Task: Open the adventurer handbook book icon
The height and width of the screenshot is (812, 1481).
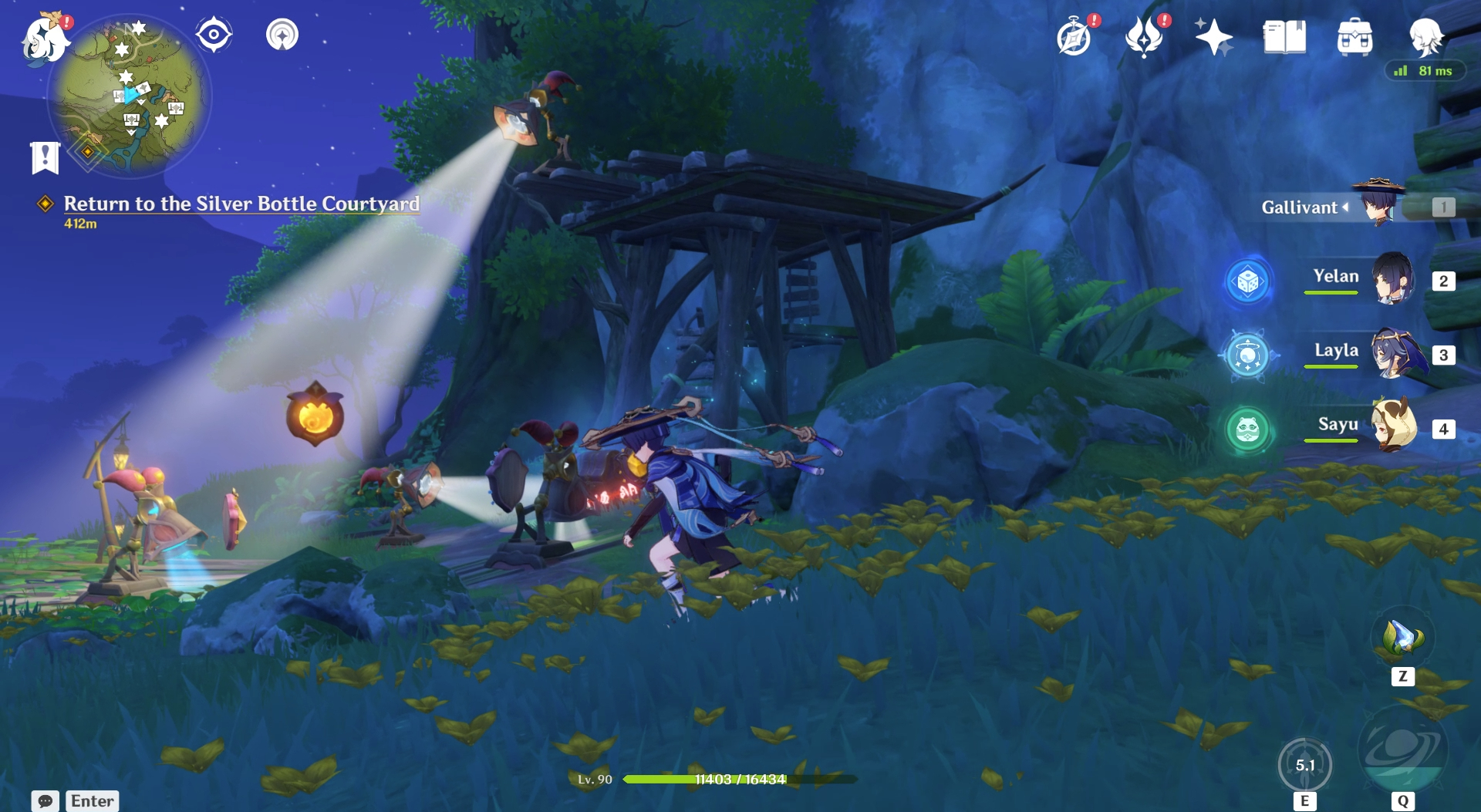Action: click(1284, 37)
